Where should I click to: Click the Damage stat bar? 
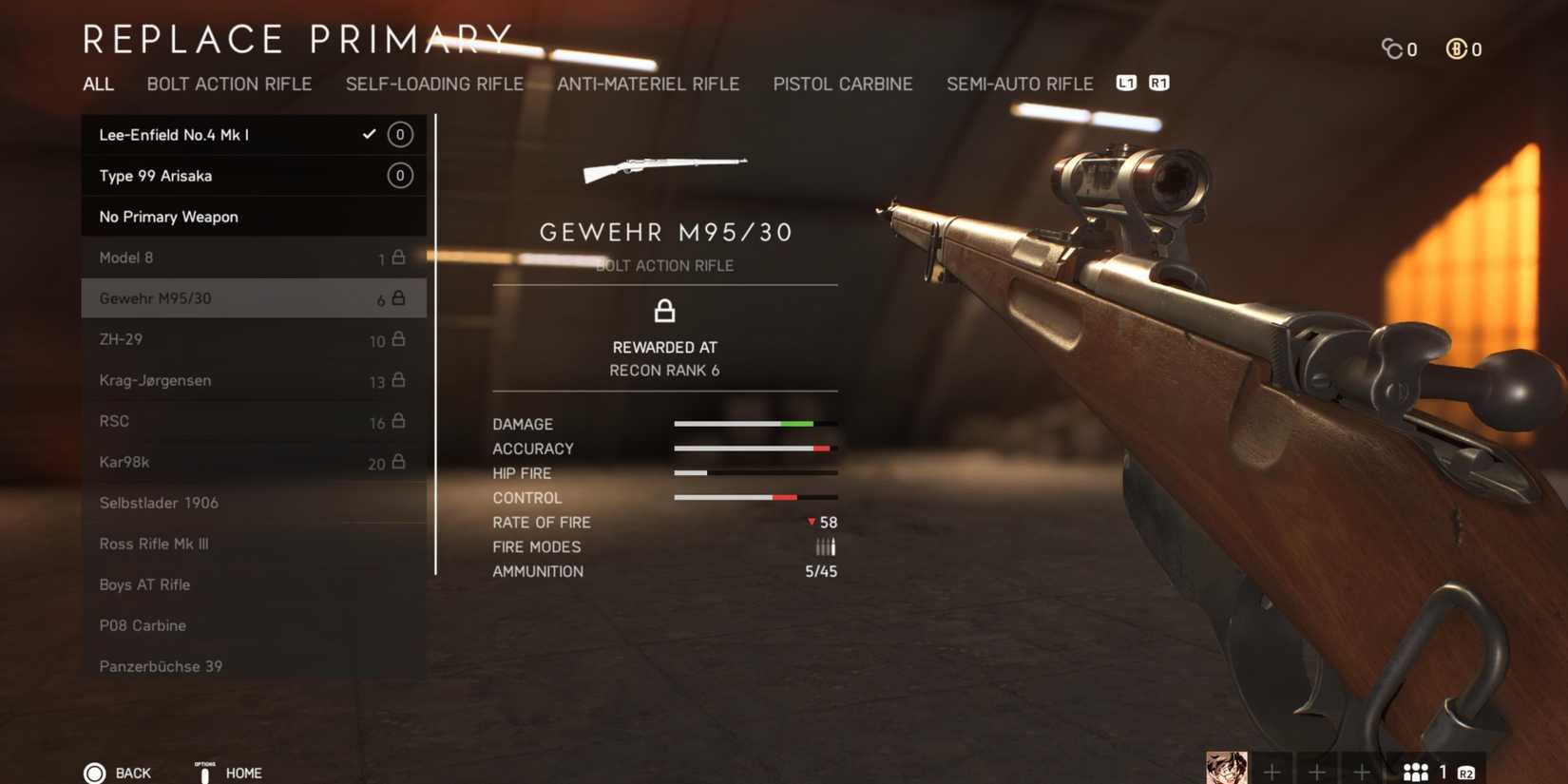pyautogui.click(x=755, y=423)
